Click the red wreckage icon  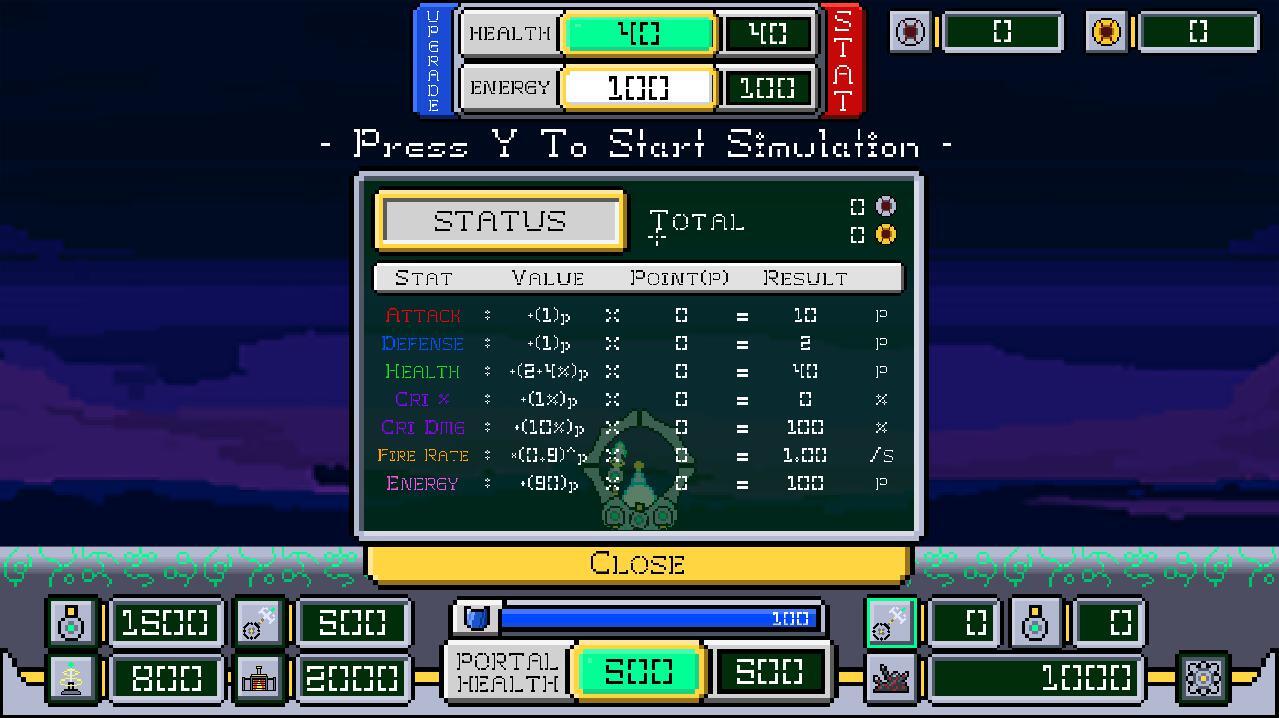tap(890, 679)
